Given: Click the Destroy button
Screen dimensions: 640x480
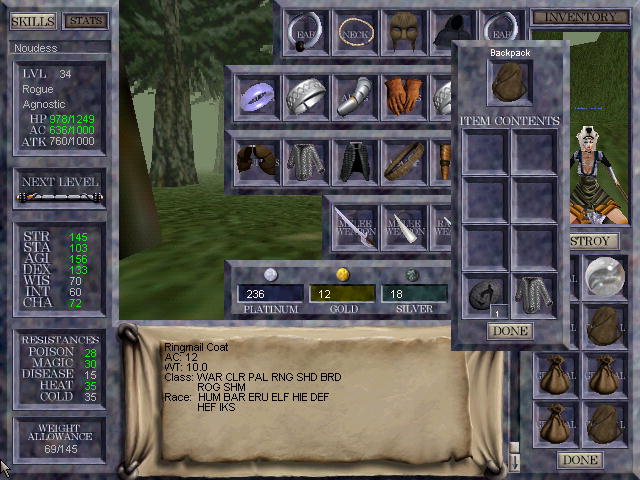Looking at the screenshot, I should coord(592,241).
